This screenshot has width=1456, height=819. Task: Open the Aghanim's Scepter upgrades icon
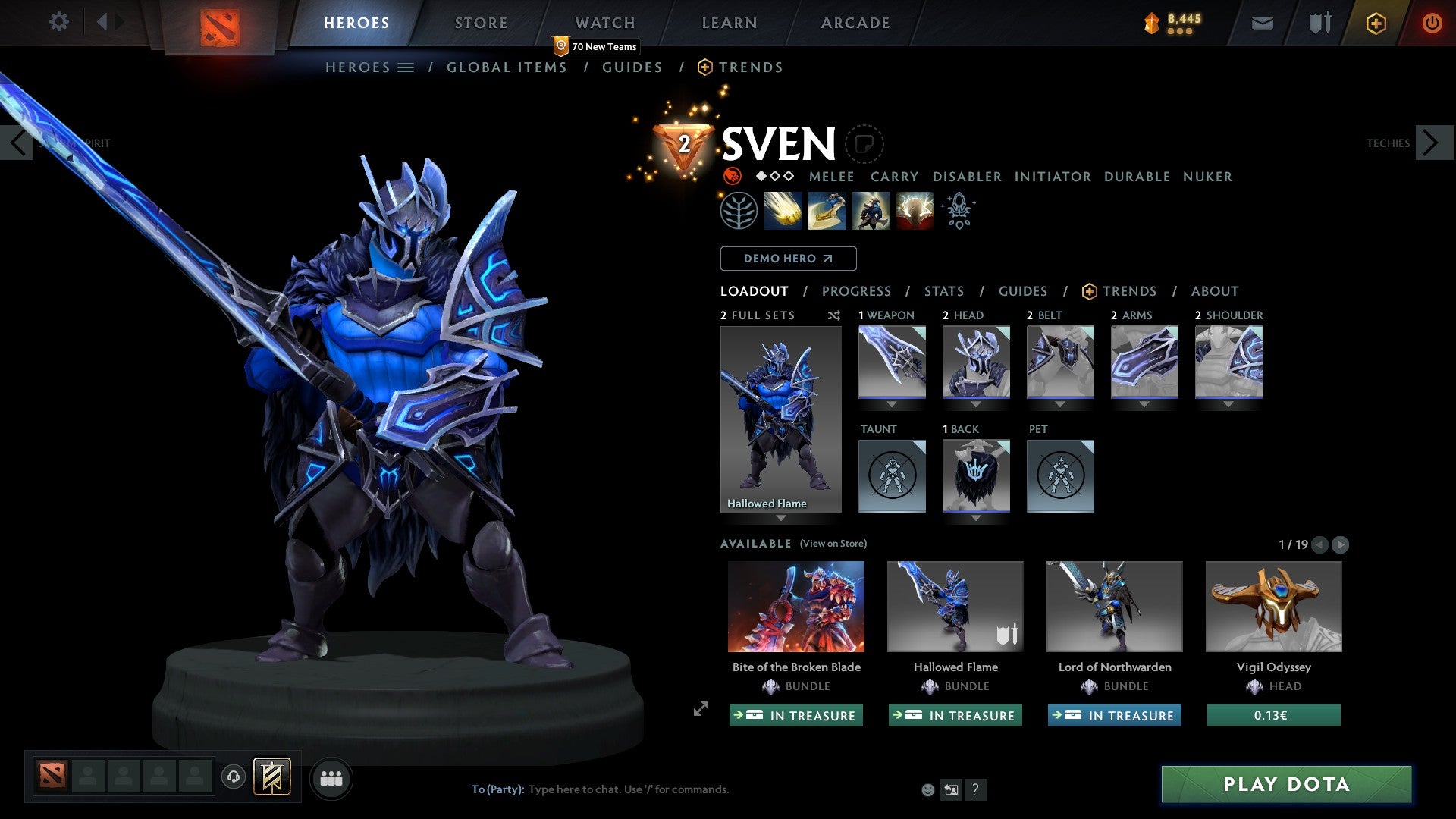click(958, 210)
